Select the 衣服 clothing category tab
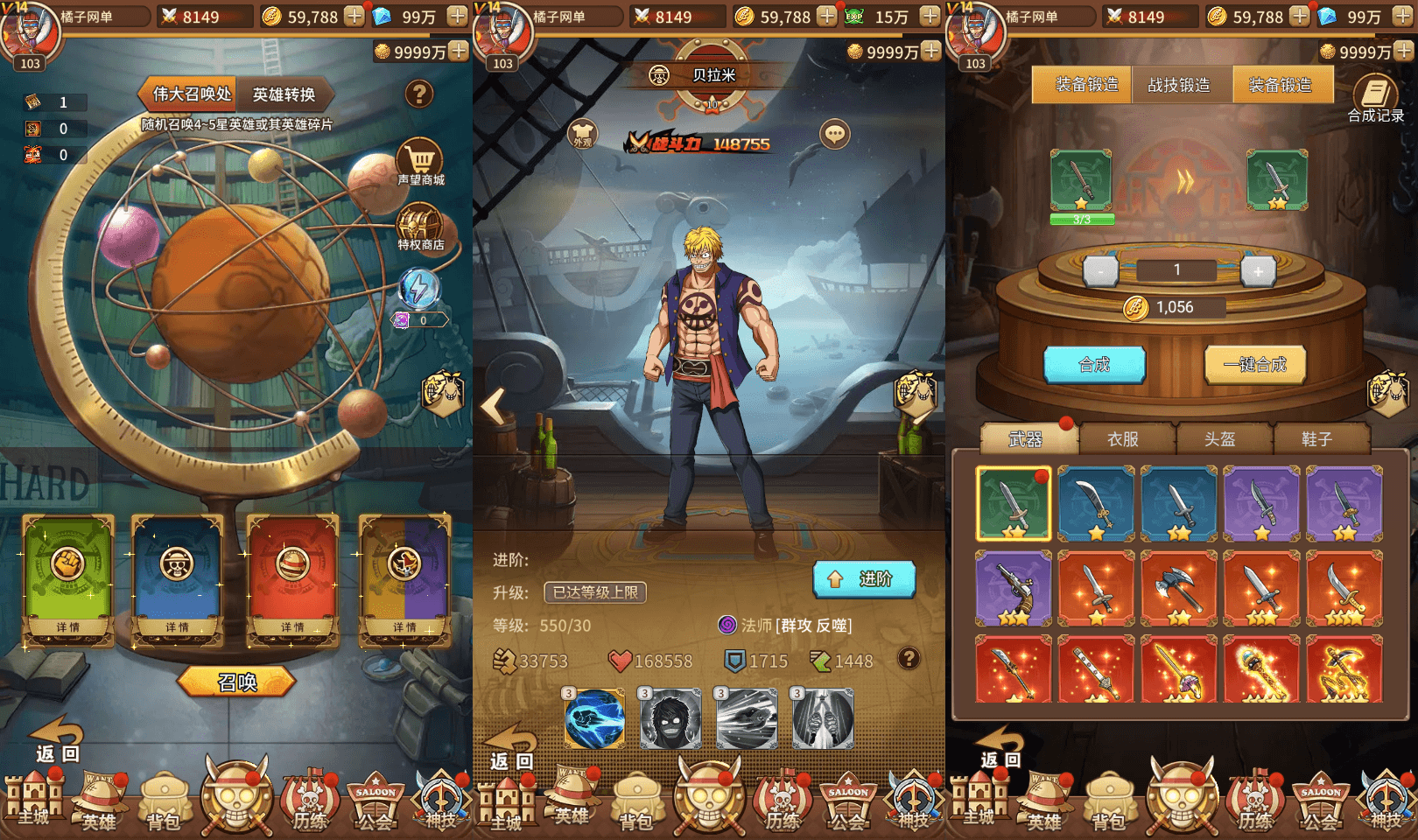Image resolution: width=1418 pixels, height=840 pixels. click(x=1123, y=439)
